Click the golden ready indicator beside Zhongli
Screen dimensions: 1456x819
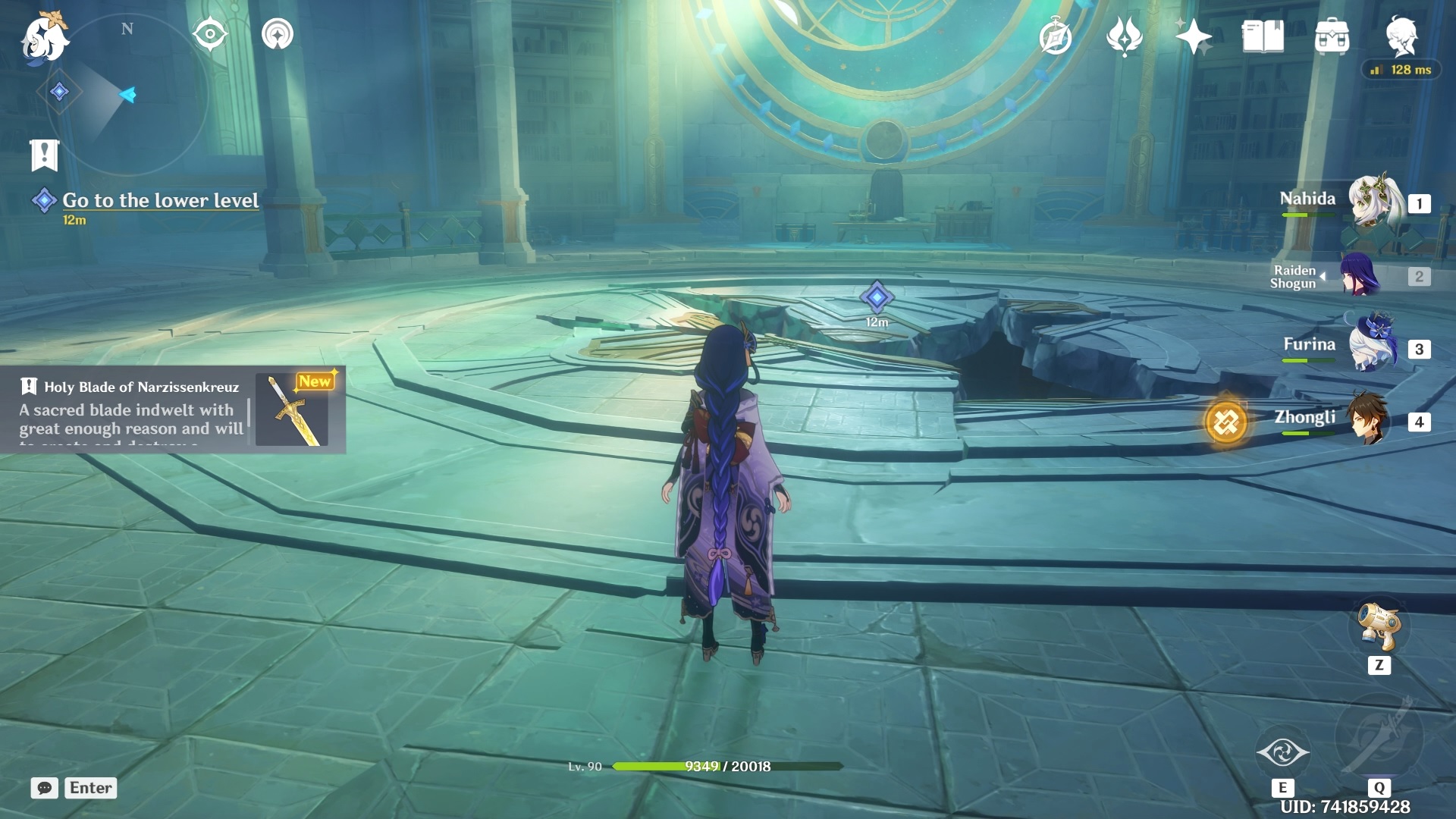tap(1225, 422)
